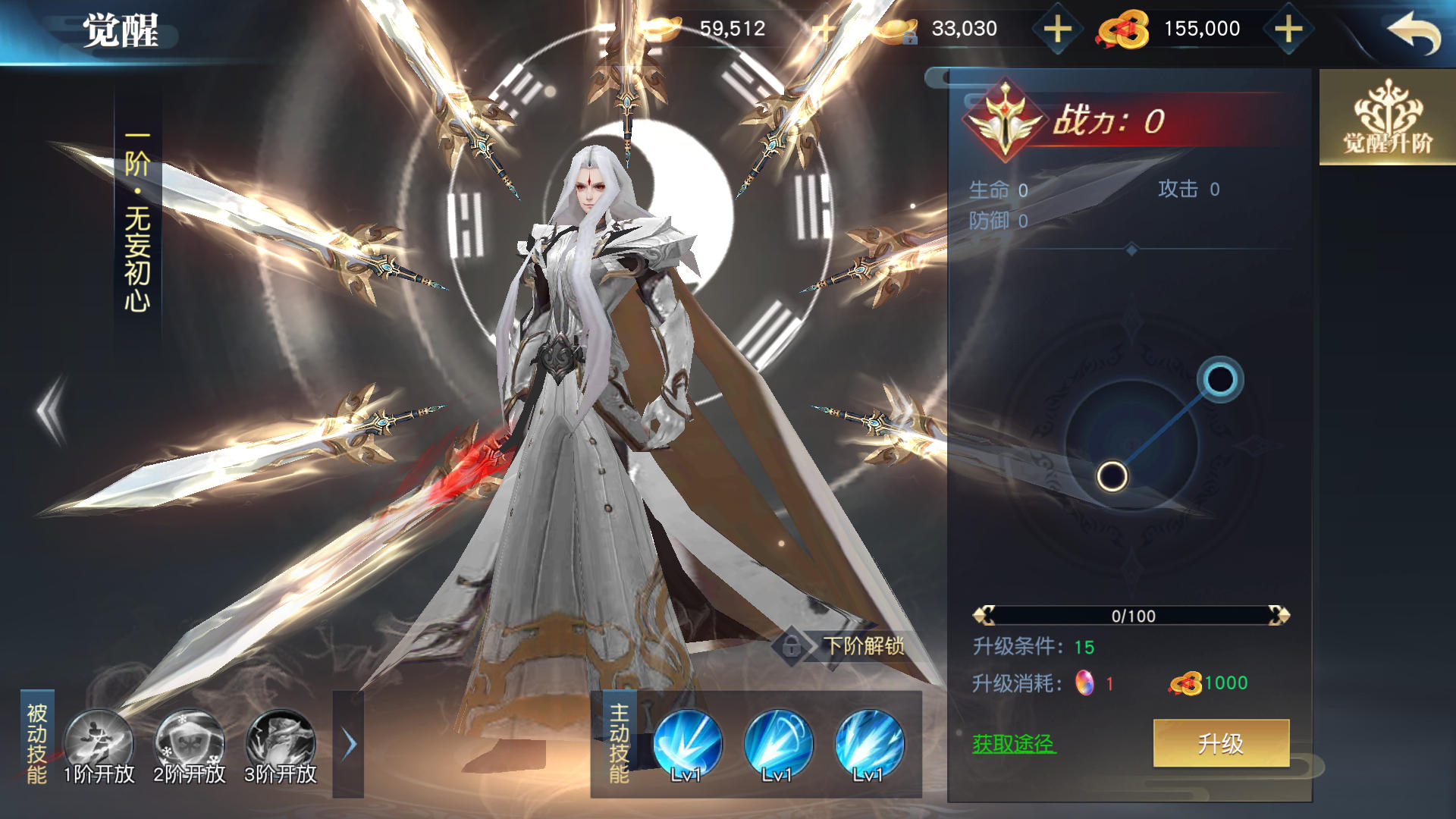Add more copper coins with plus button
The width and height of the screenshot is (1456, 819).
click(x=1288, y=30)
